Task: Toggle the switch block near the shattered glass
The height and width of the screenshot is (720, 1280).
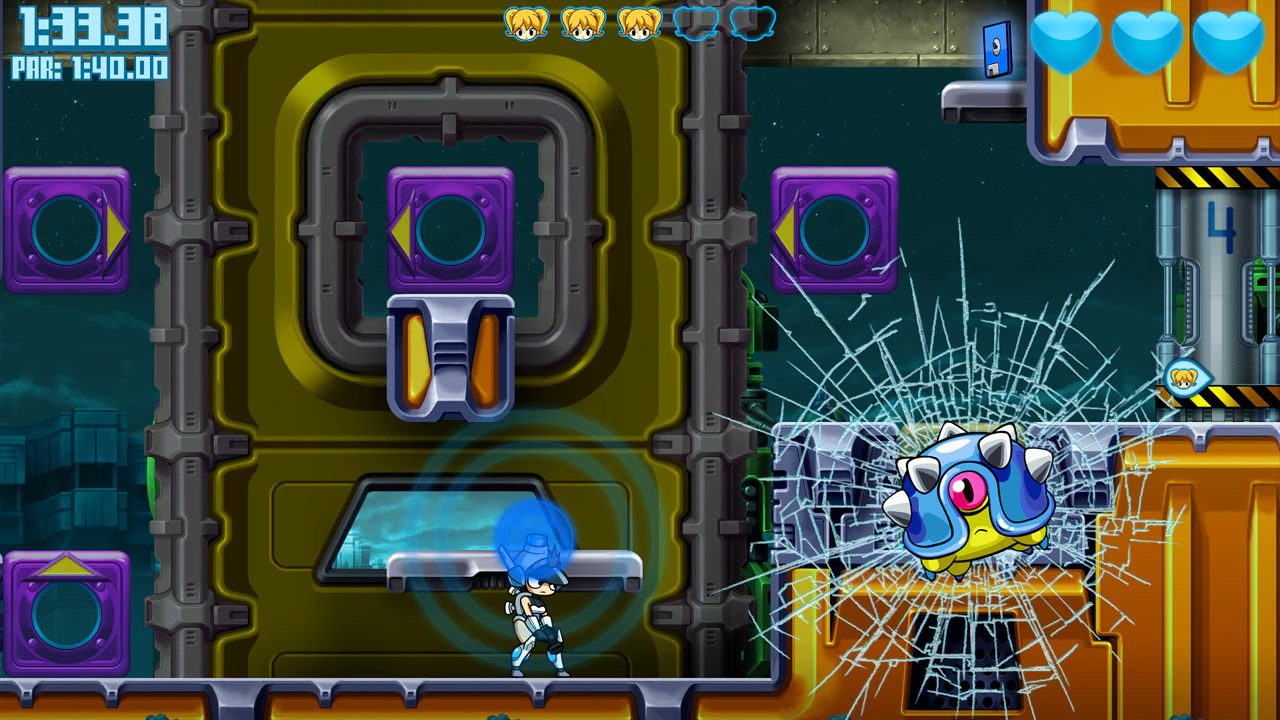Action: (x=835, y=228)
